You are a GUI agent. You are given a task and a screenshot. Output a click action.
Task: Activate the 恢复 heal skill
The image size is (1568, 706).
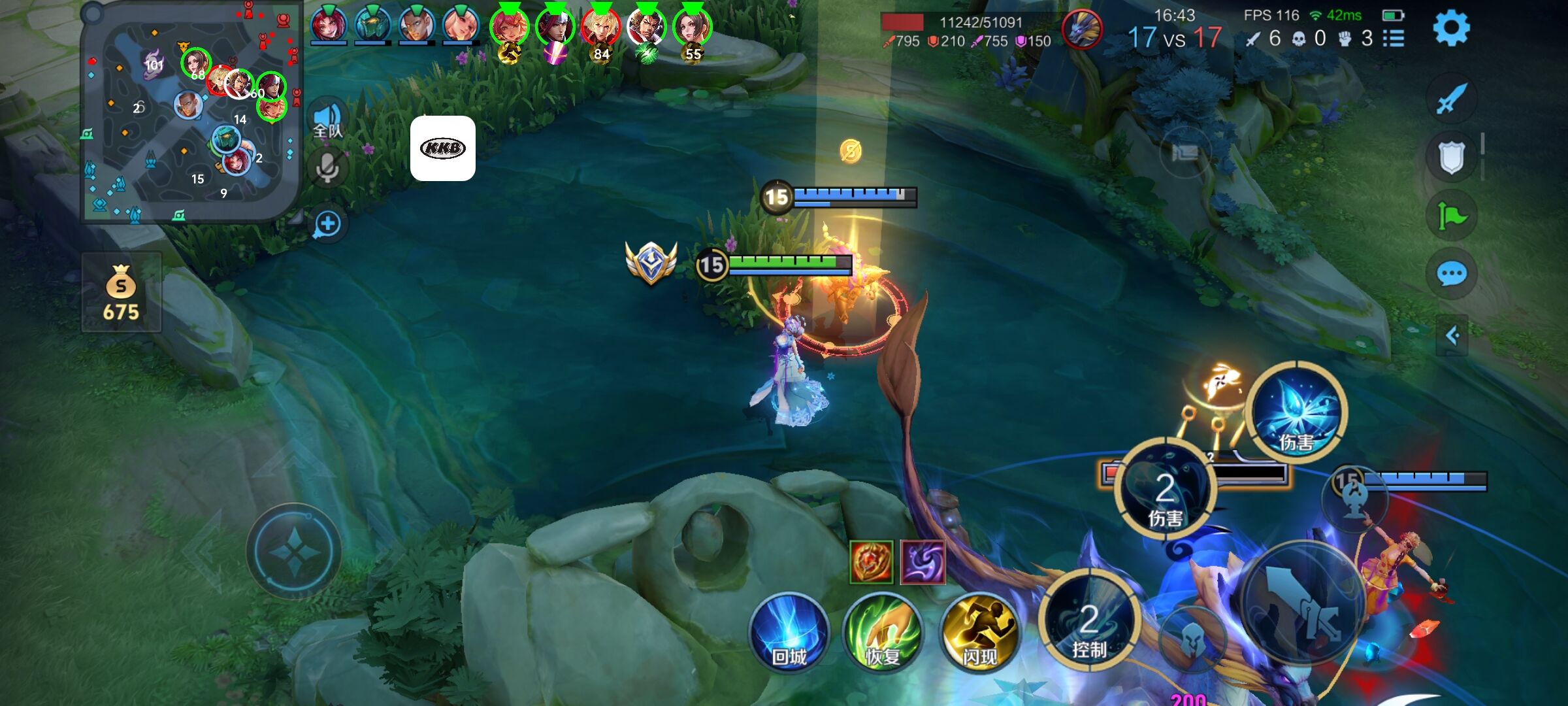[x=883, y=631]
